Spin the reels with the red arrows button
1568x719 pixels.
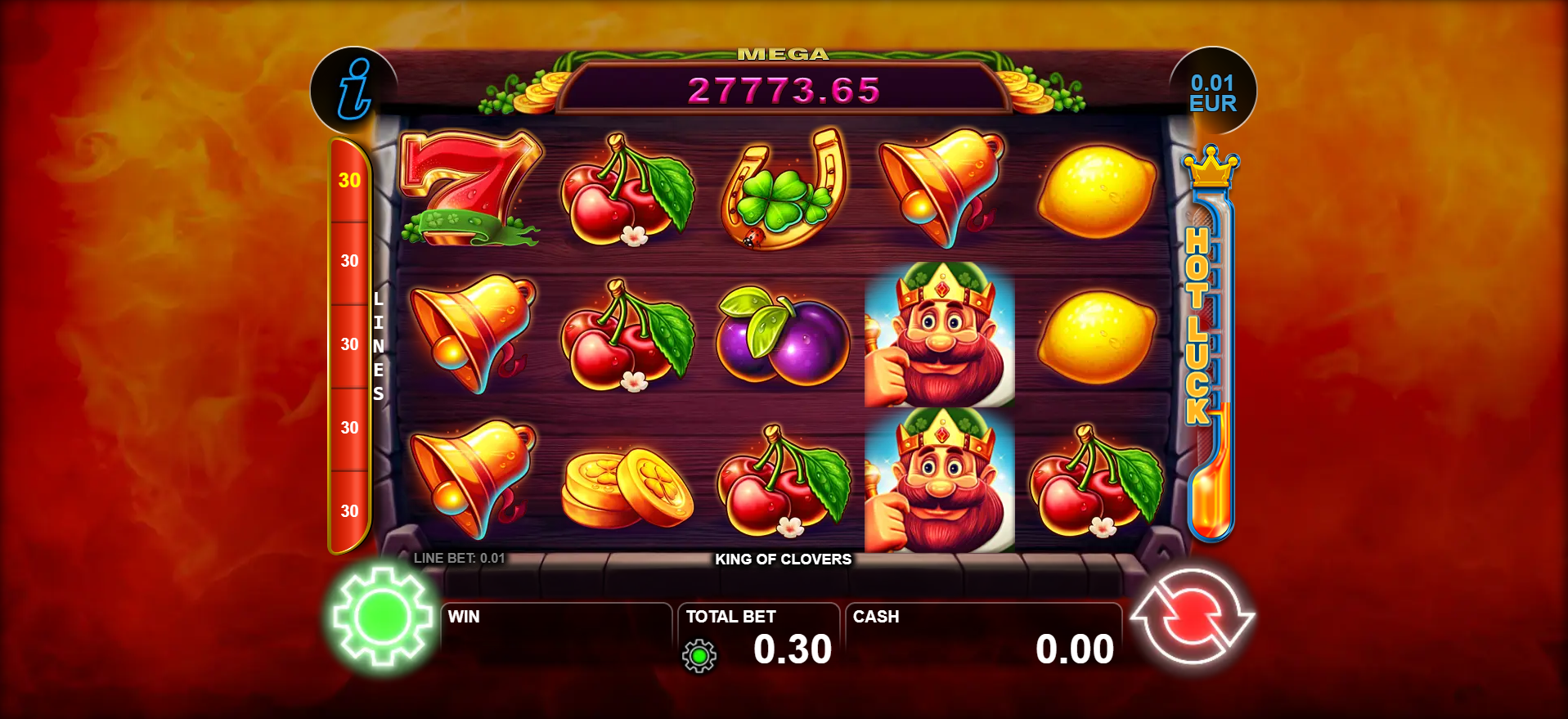pos(1192,616)
